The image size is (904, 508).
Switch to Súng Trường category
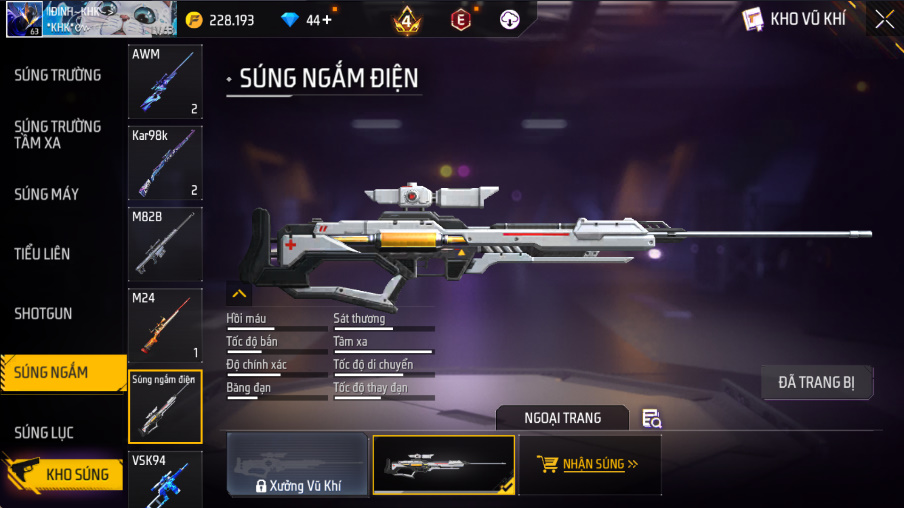[x=57, y=75]
